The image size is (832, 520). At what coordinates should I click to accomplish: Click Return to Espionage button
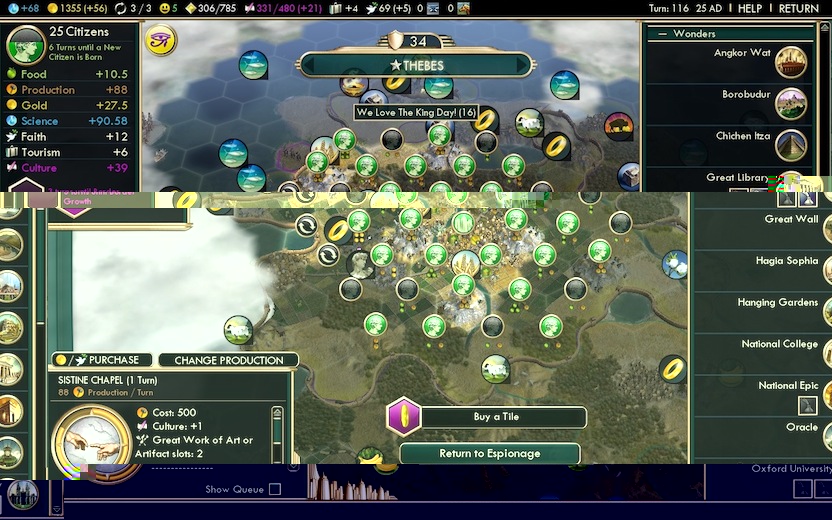click(x=490, y=453)
